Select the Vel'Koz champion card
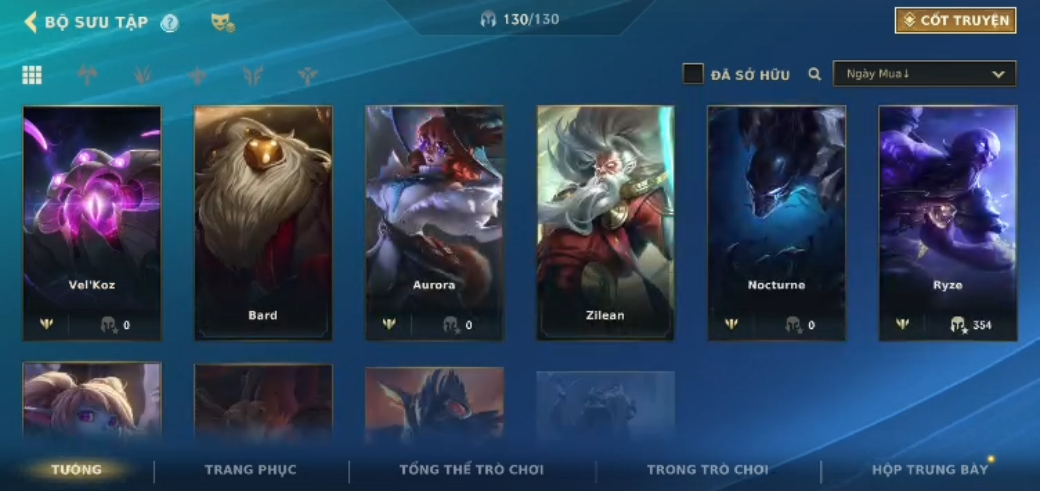The image size is (1040, 491). click(92, 222)
